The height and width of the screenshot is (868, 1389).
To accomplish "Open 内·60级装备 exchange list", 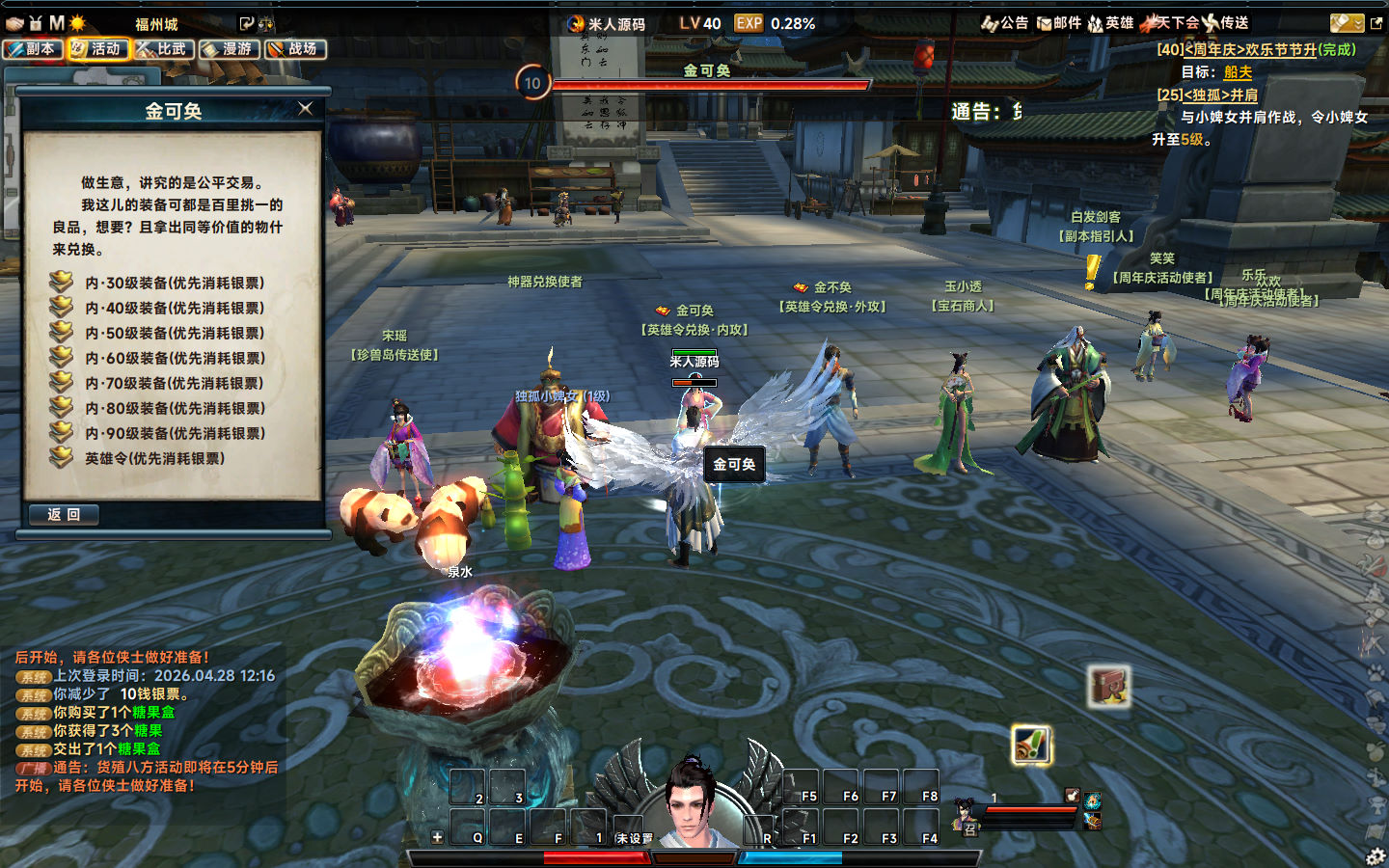I will coord(174,358).
